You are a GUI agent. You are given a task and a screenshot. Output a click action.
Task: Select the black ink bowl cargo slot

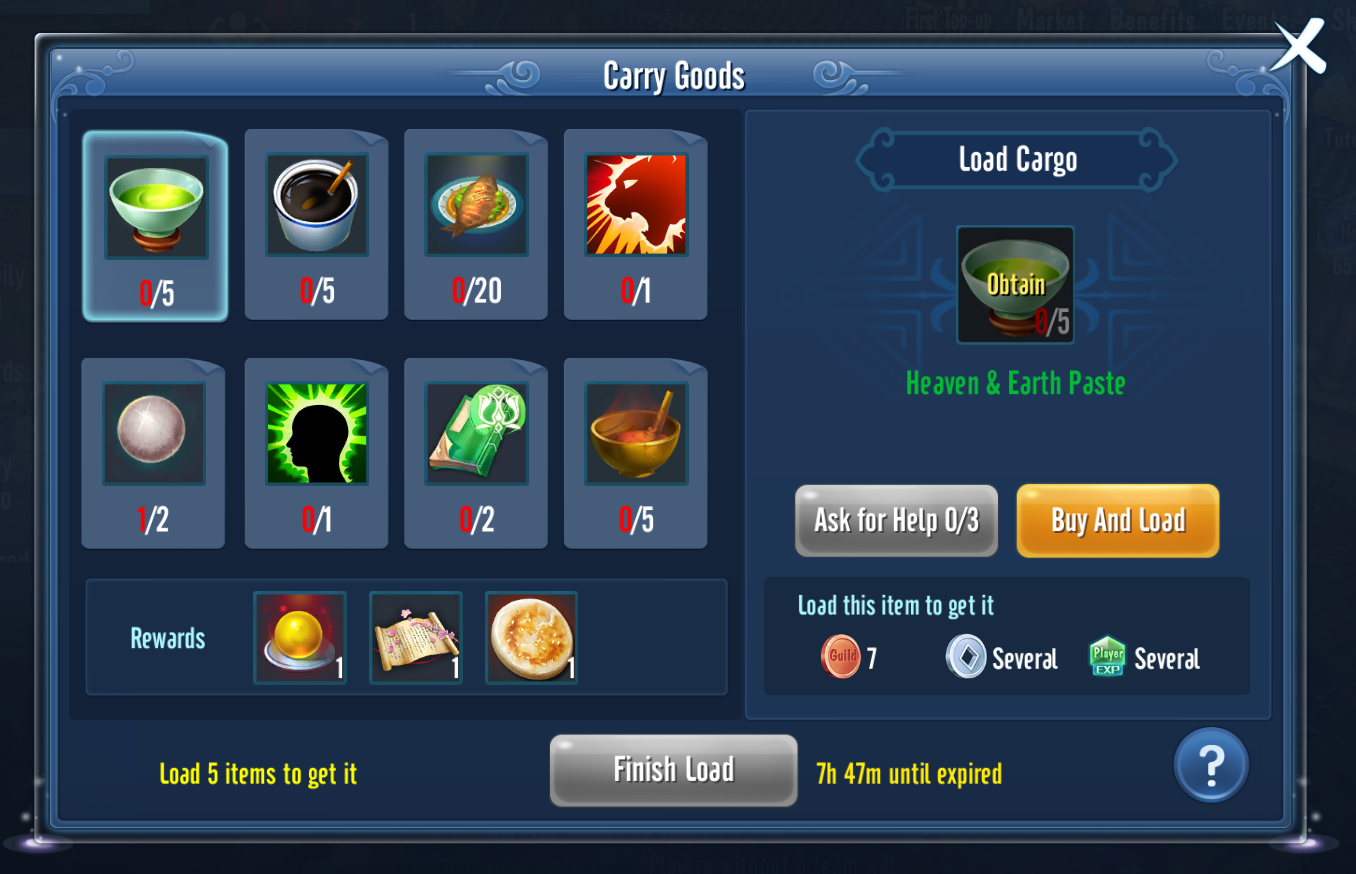pyautogui.click(x=316, y=224)
